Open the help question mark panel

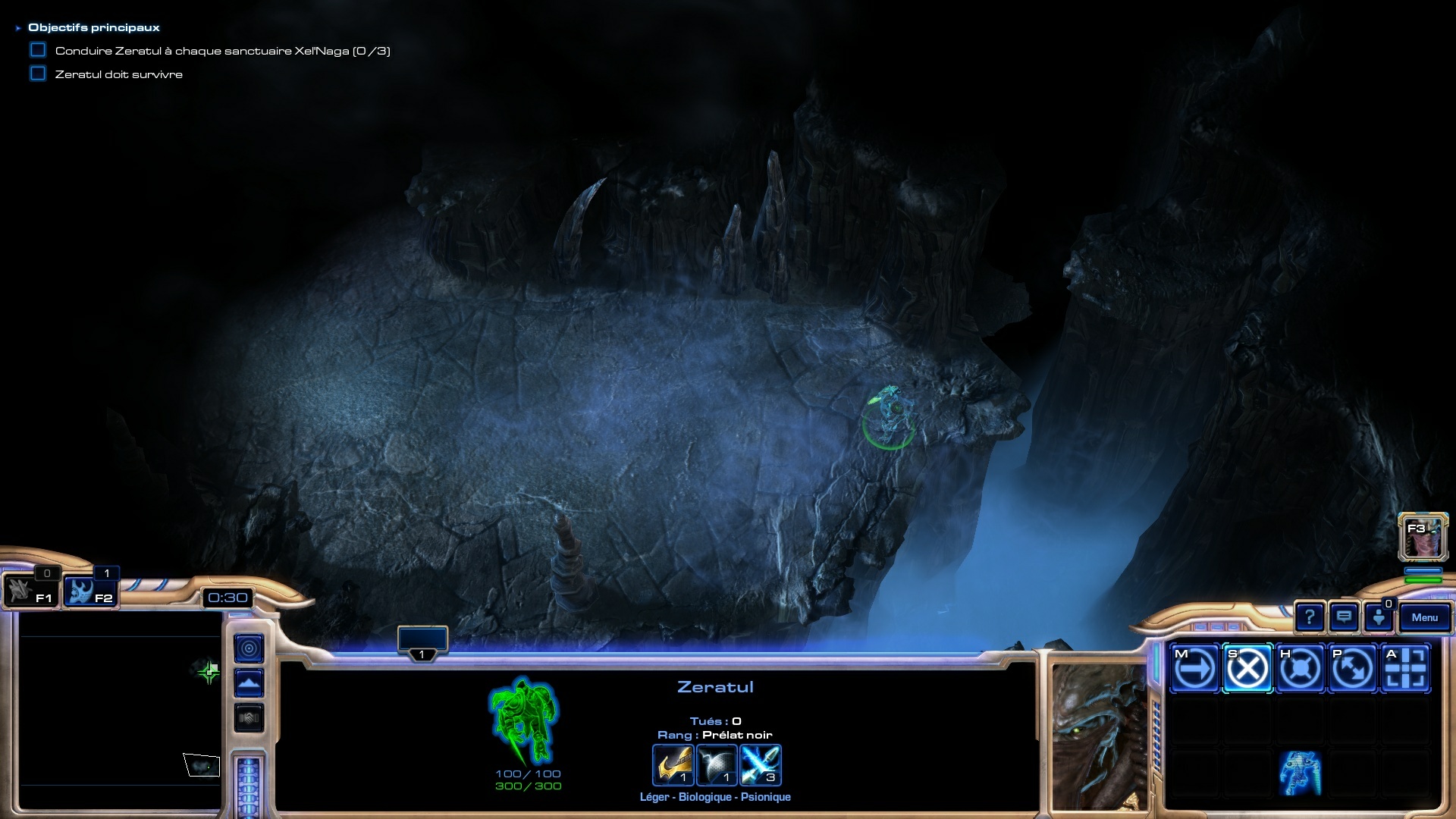pyautogui.click(x=1309, y=617)
